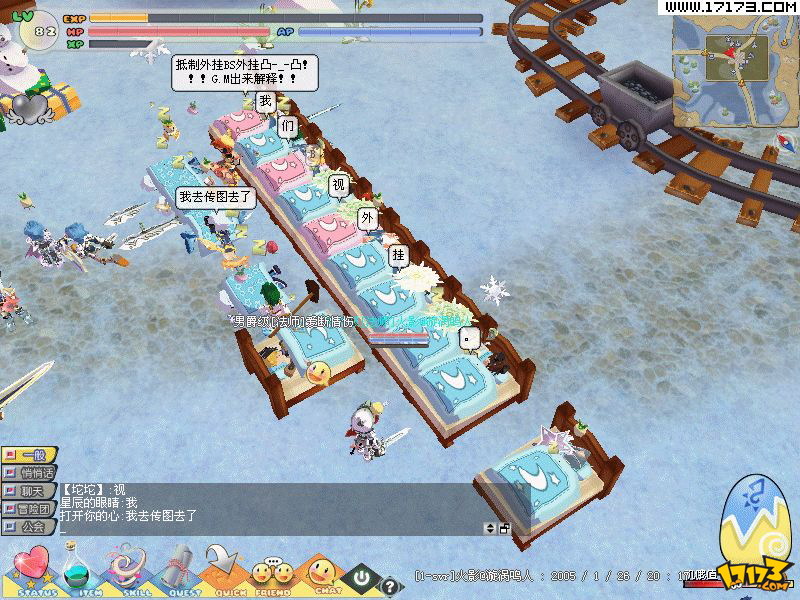
Task: Click the chat log scroll arrows
Action: 490,528
